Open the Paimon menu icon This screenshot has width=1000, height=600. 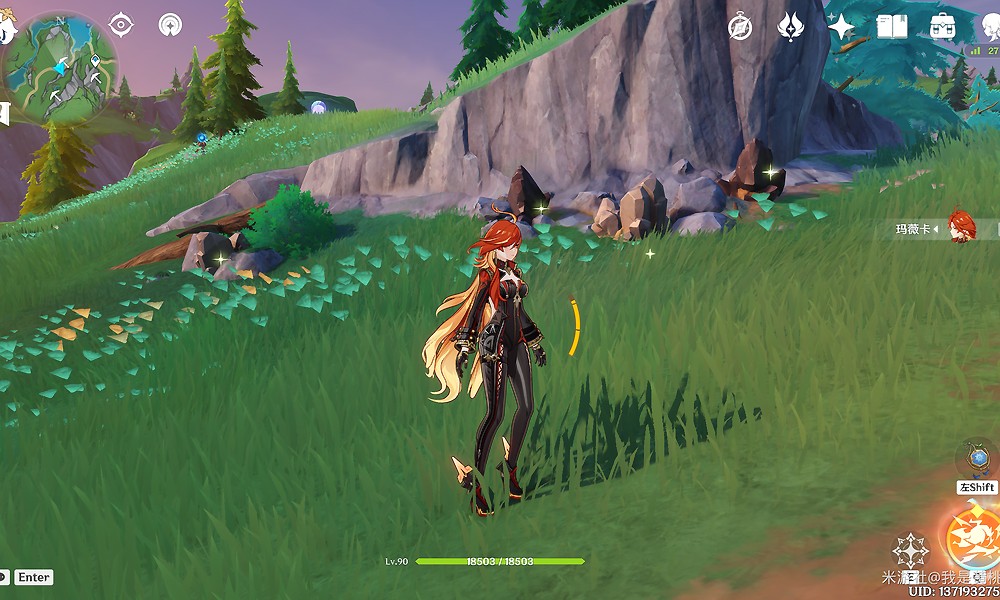6,30
